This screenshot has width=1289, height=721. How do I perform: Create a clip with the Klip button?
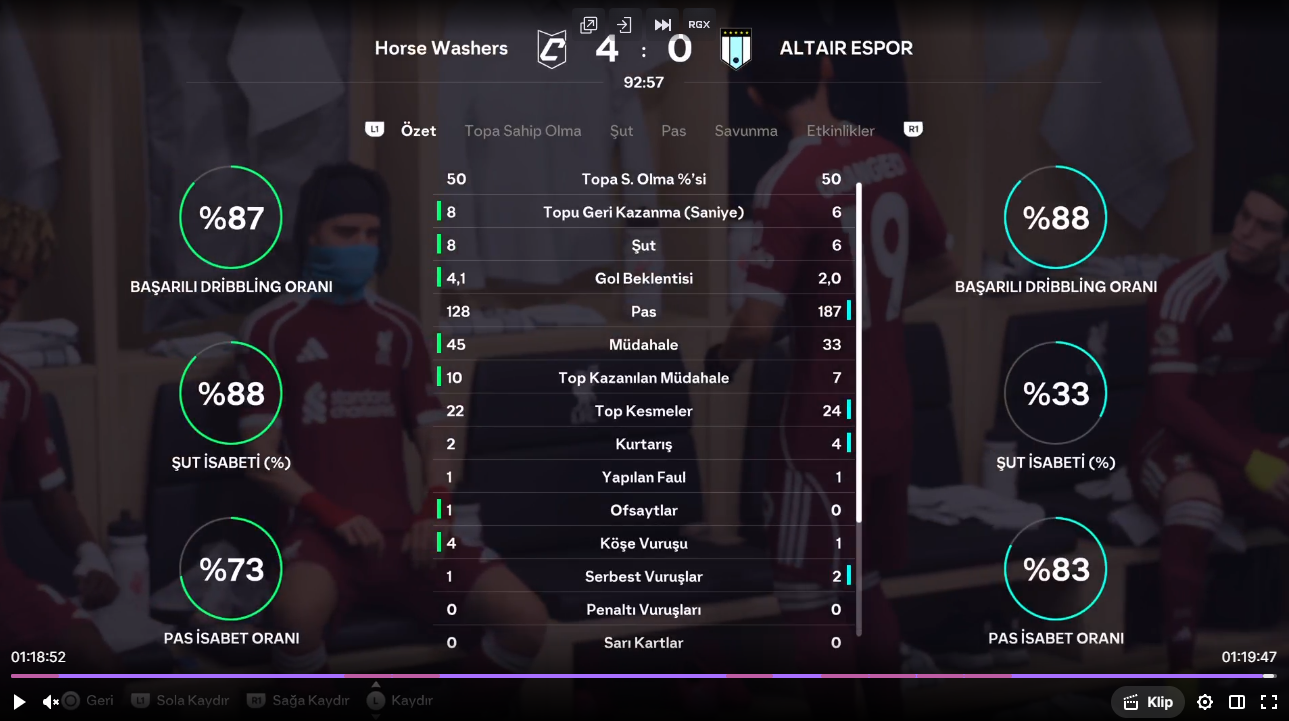pos(1148,702)
